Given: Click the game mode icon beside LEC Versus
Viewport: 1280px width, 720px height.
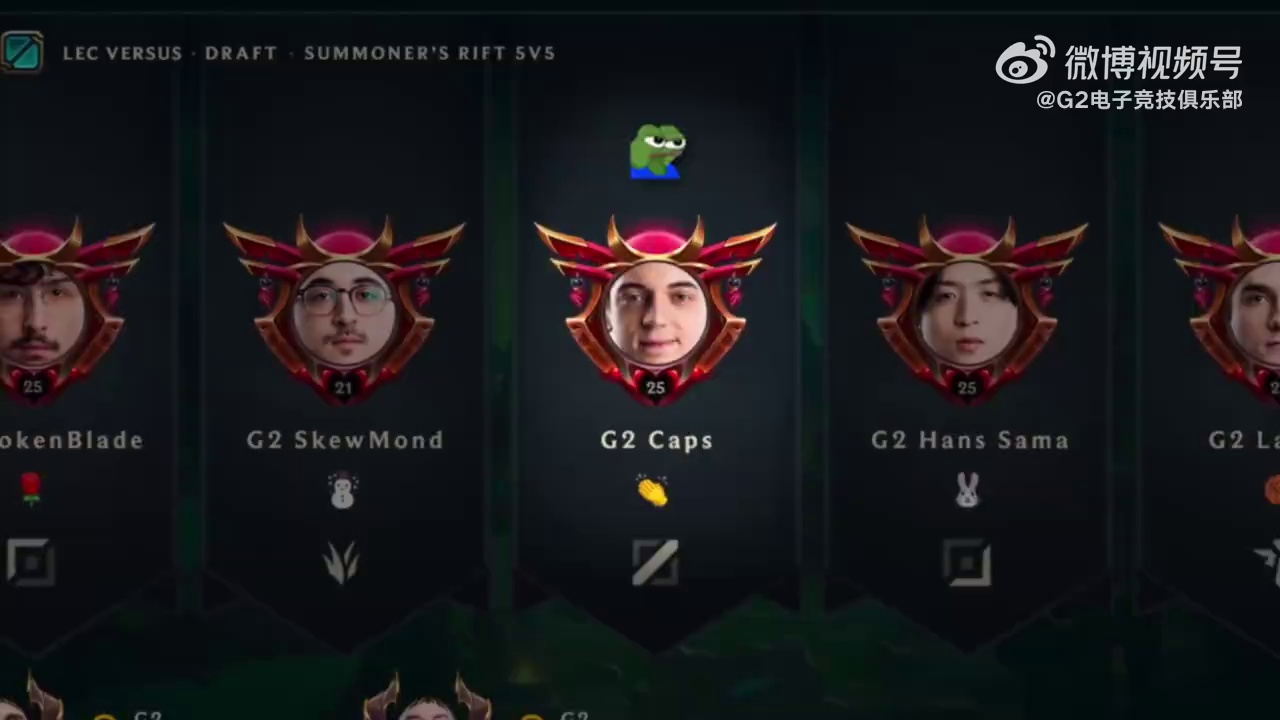Looking at the screenshot, I should coord(21,52).
